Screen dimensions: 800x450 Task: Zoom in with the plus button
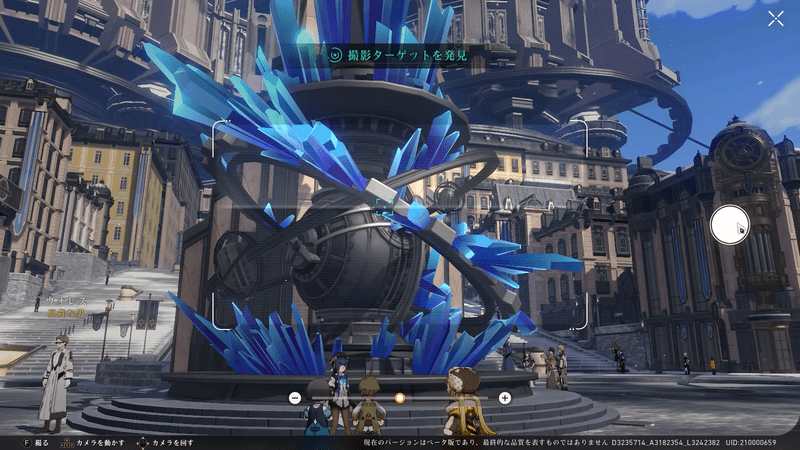tap(505, 397)
